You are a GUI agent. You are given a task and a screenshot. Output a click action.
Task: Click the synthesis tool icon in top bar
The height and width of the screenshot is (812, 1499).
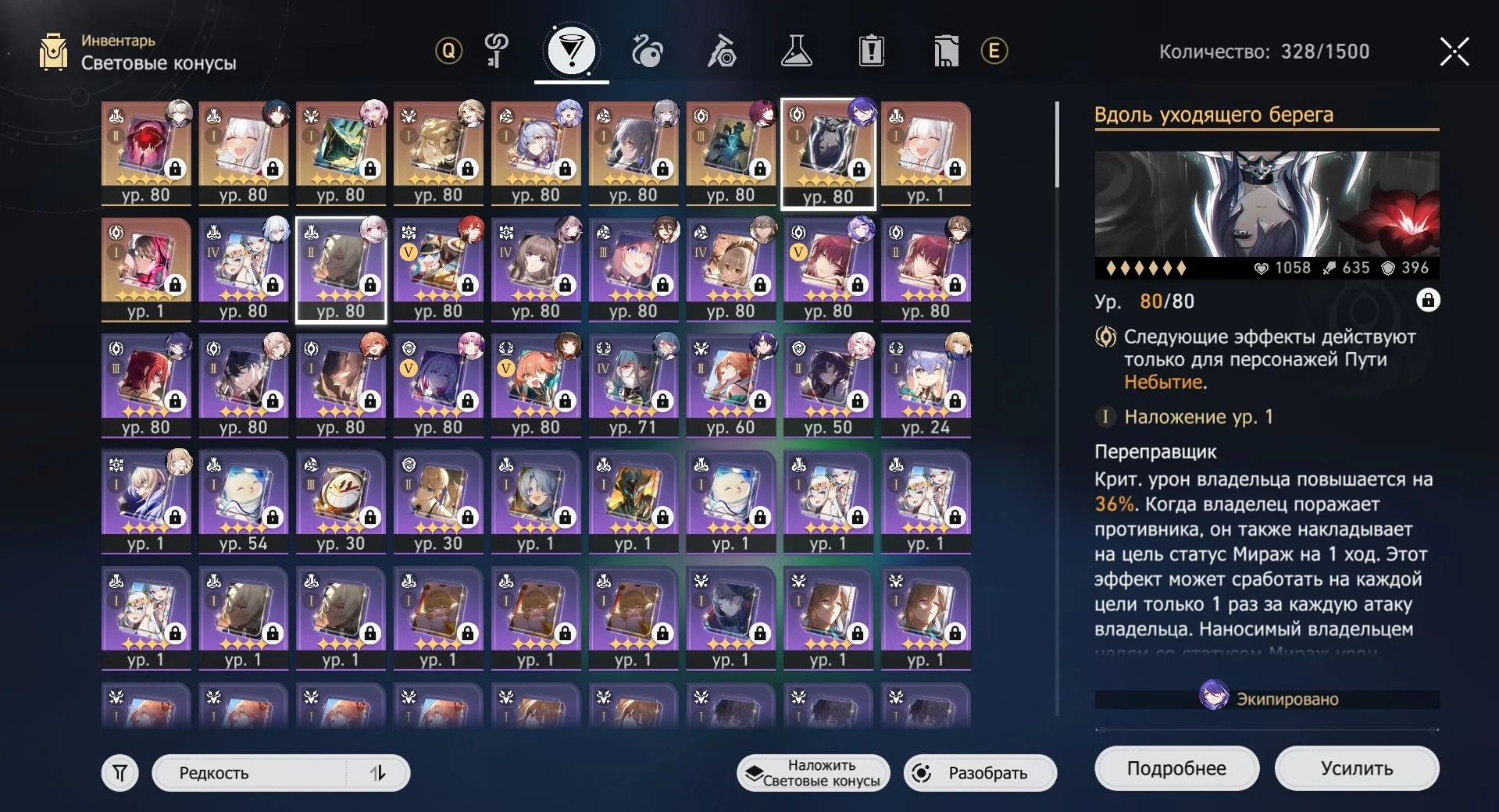point(723,51)
